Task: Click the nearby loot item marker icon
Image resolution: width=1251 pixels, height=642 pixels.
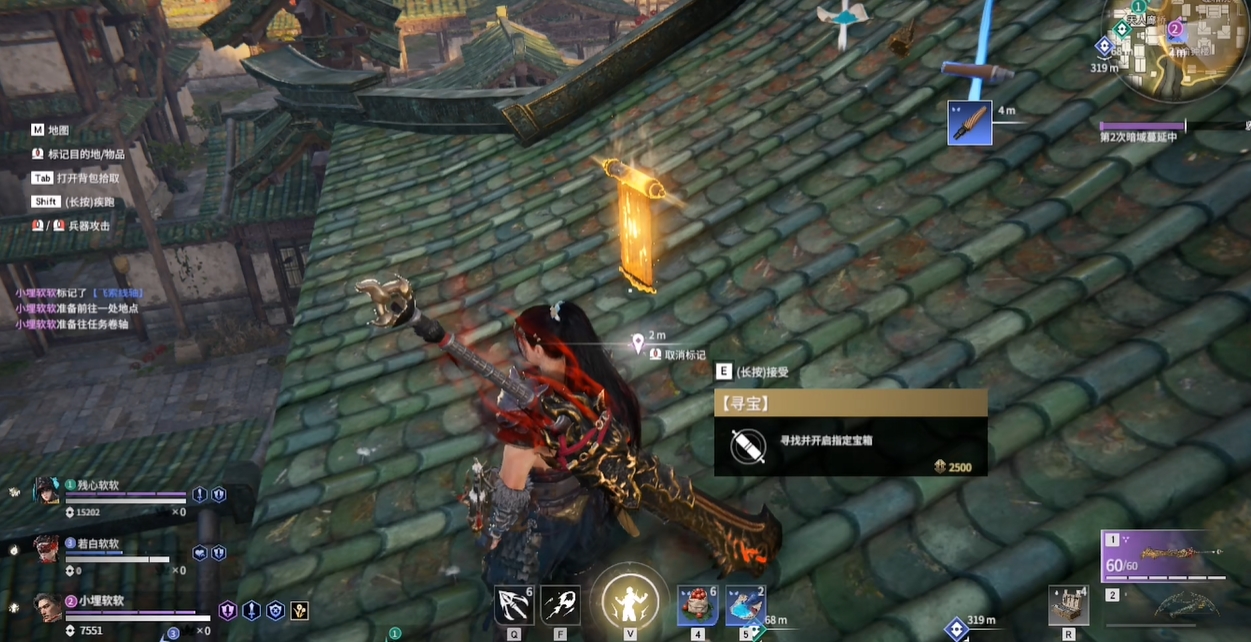Action: [970, 123]
